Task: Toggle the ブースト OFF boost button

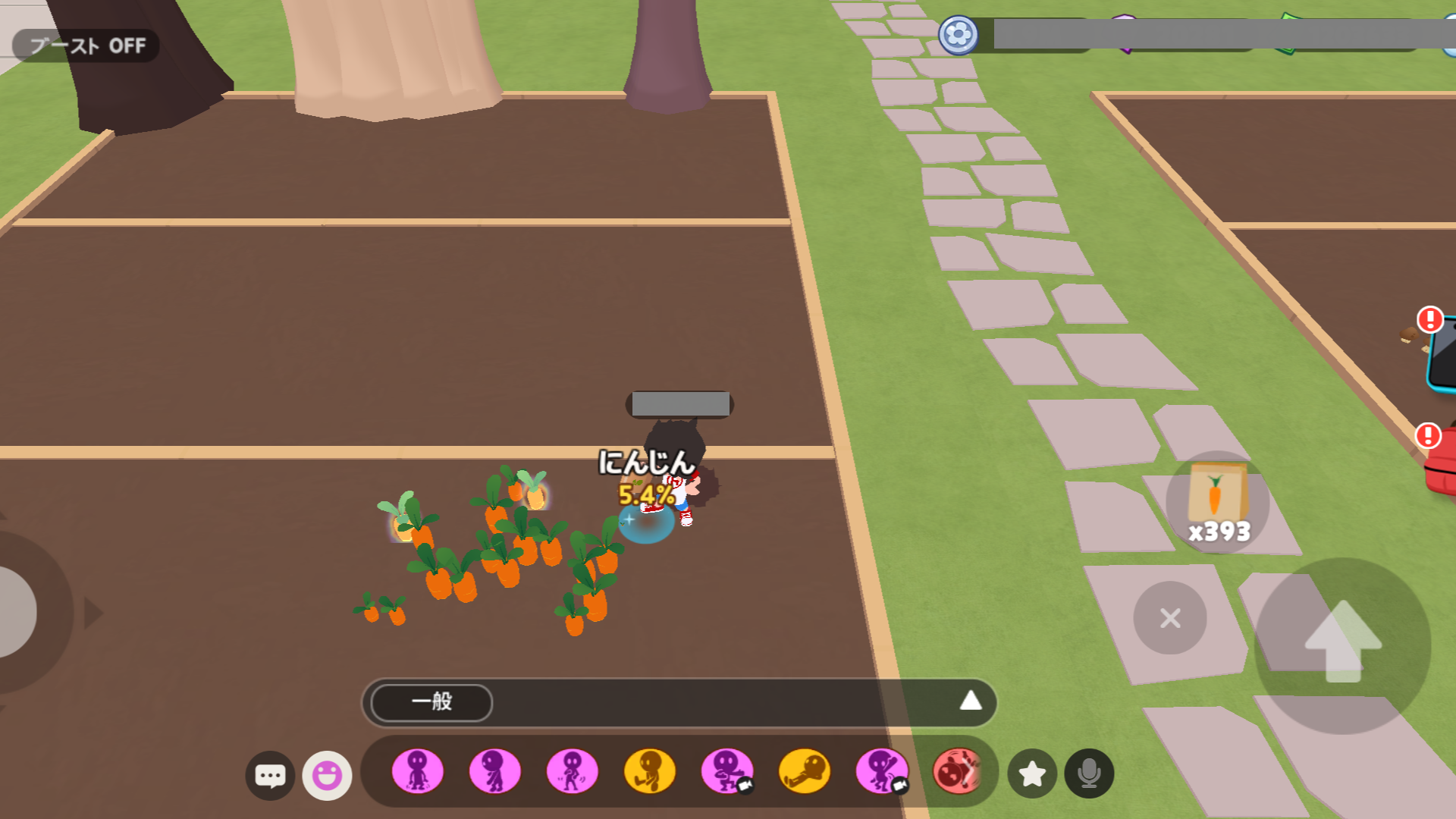Action: 86,46
